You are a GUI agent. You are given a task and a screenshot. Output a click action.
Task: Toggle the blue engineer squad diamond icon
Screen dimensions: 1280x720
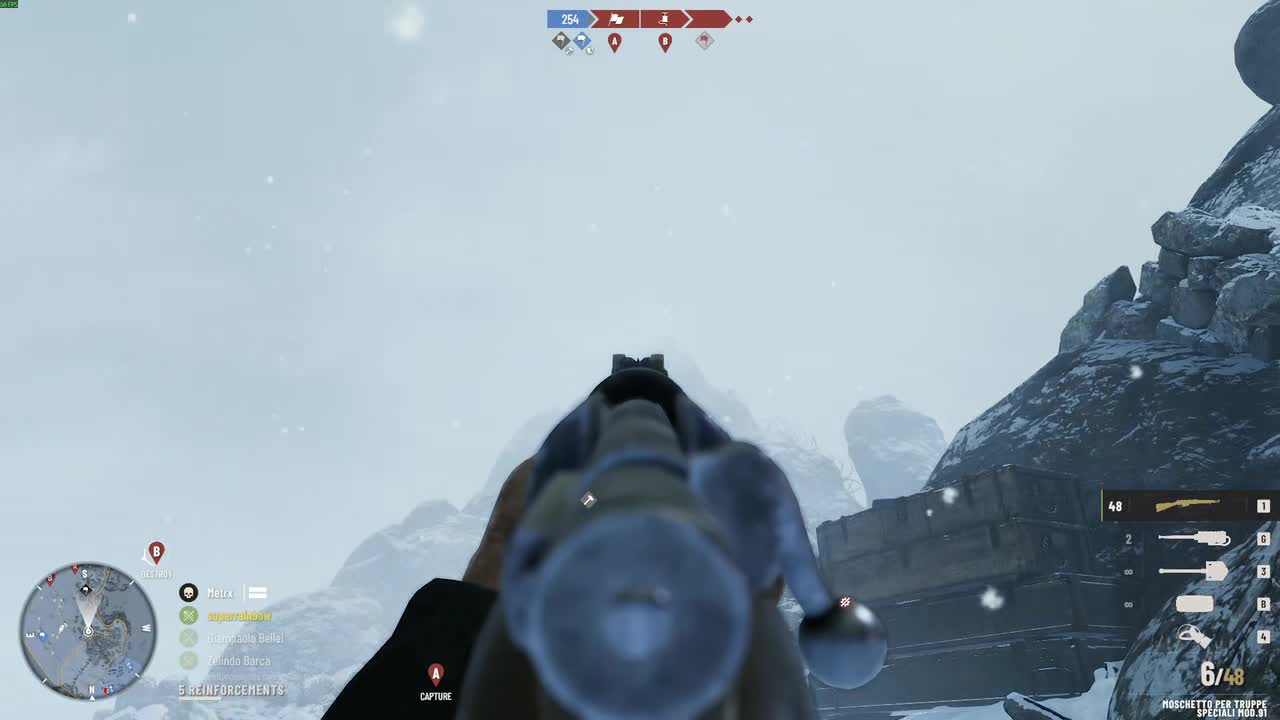click(581, 40)
